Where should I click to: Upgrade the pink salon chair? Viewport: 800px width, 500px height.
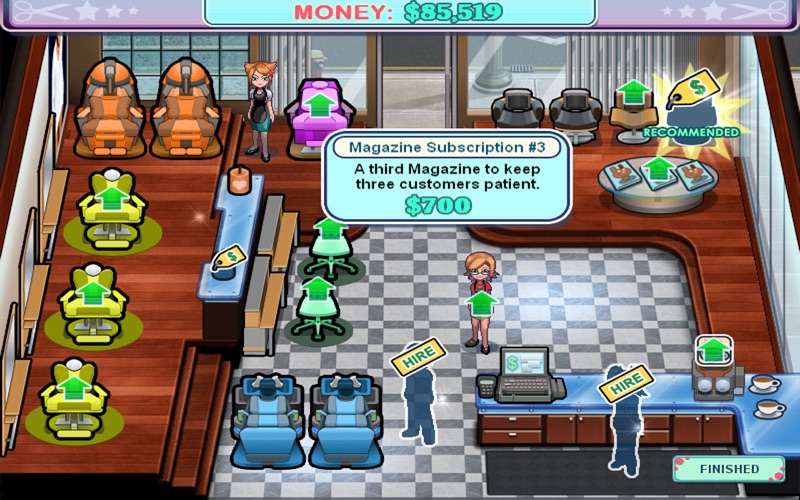click(x=320, y=106)
